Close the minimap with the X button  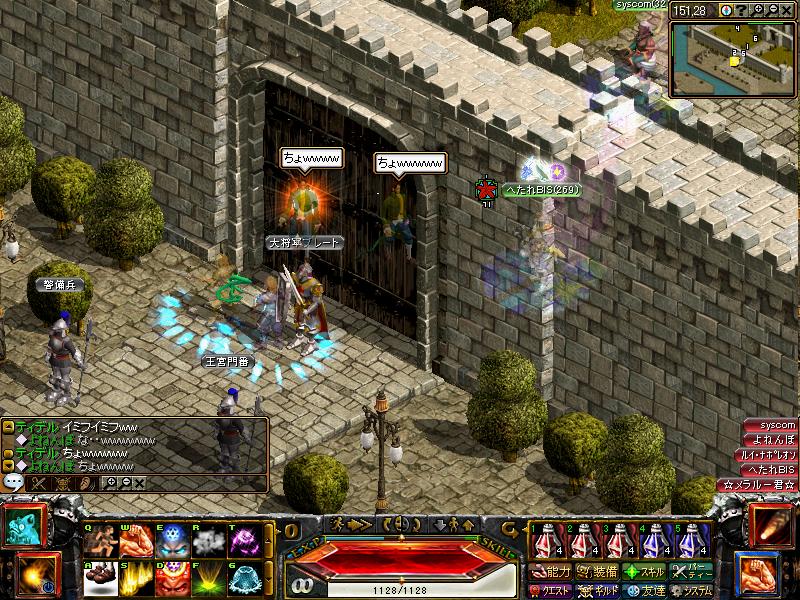pos(789,10)
